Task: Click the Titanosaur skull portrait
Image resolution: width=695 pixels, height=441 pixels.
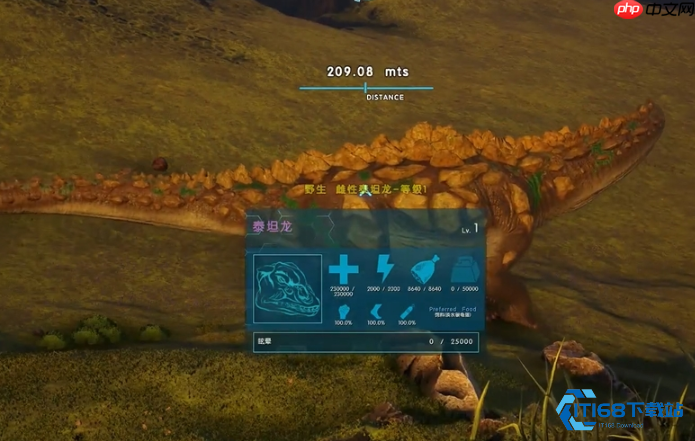Action: point(288,288)
